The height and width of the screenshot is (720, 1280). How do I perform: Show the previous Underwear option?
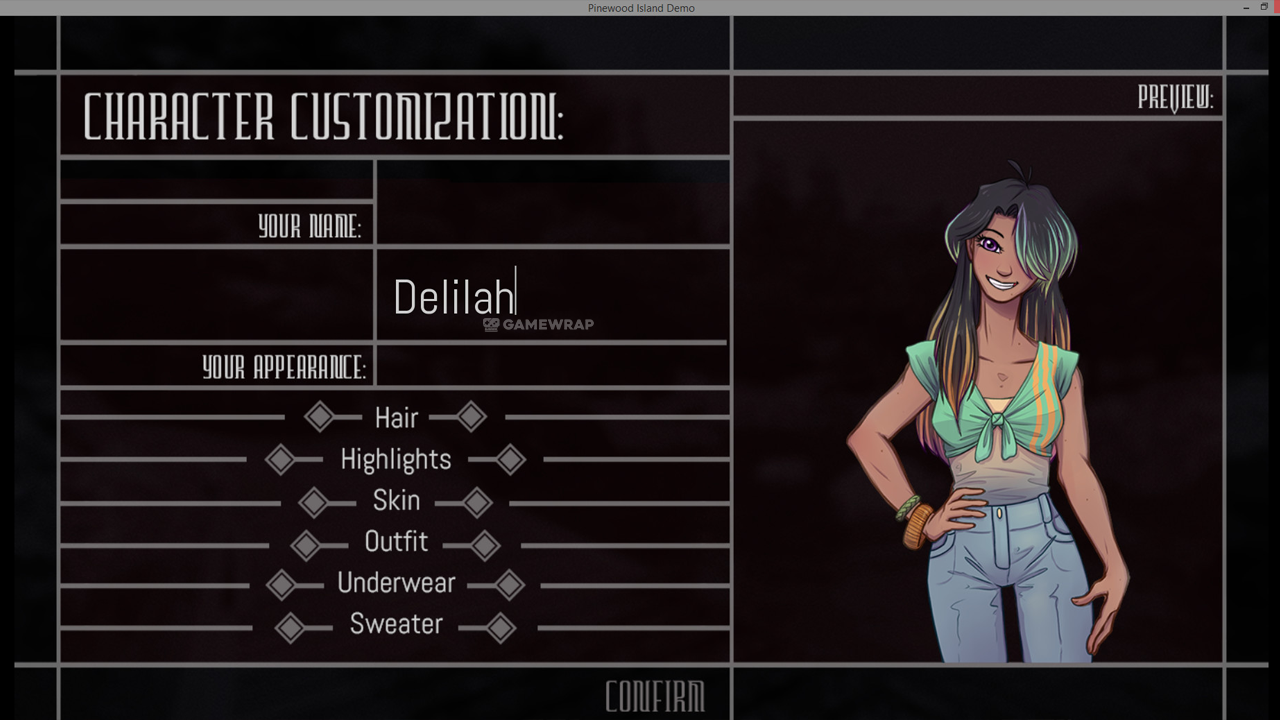pos(281,585)
